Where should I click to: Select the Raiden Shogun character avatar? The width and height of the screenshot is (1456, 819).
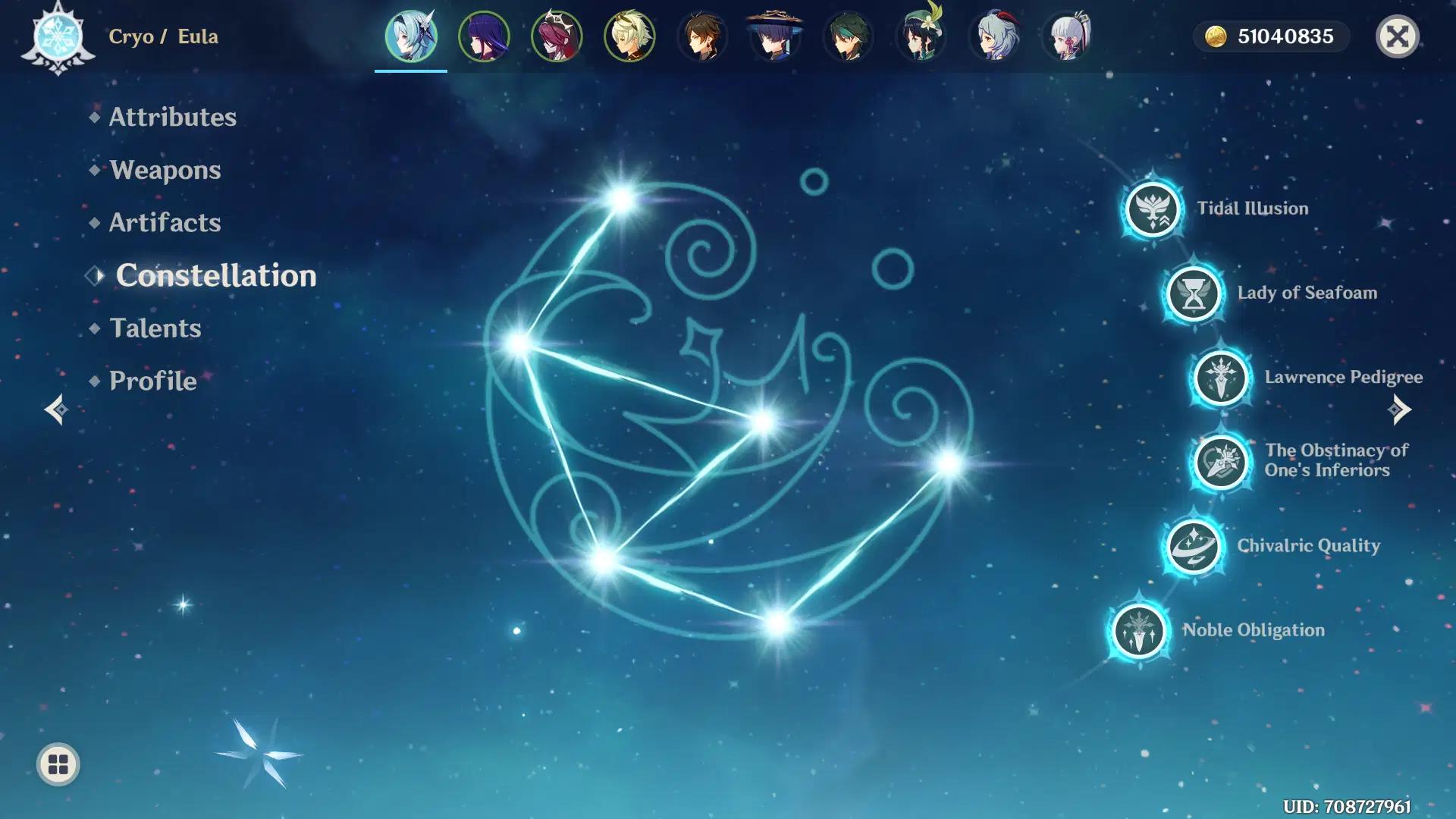(484, 36)
